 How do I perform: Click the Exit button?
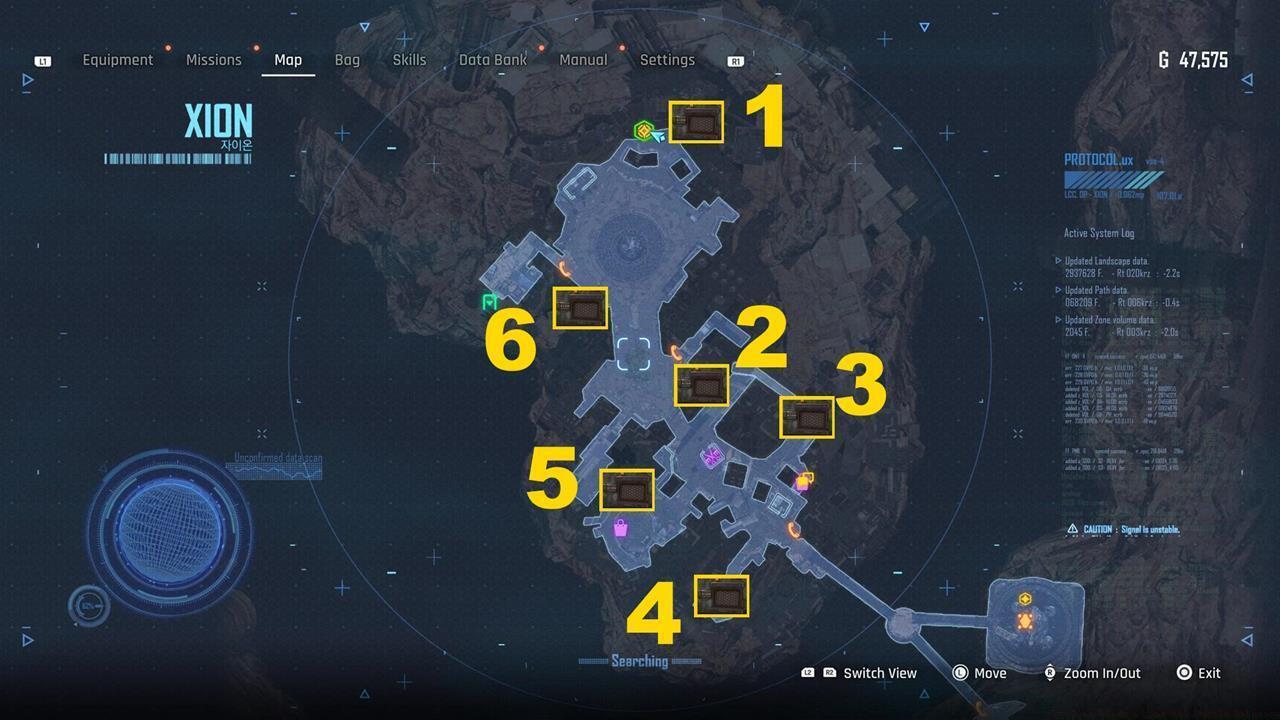pyautogui.click(x=1209, y=673)
